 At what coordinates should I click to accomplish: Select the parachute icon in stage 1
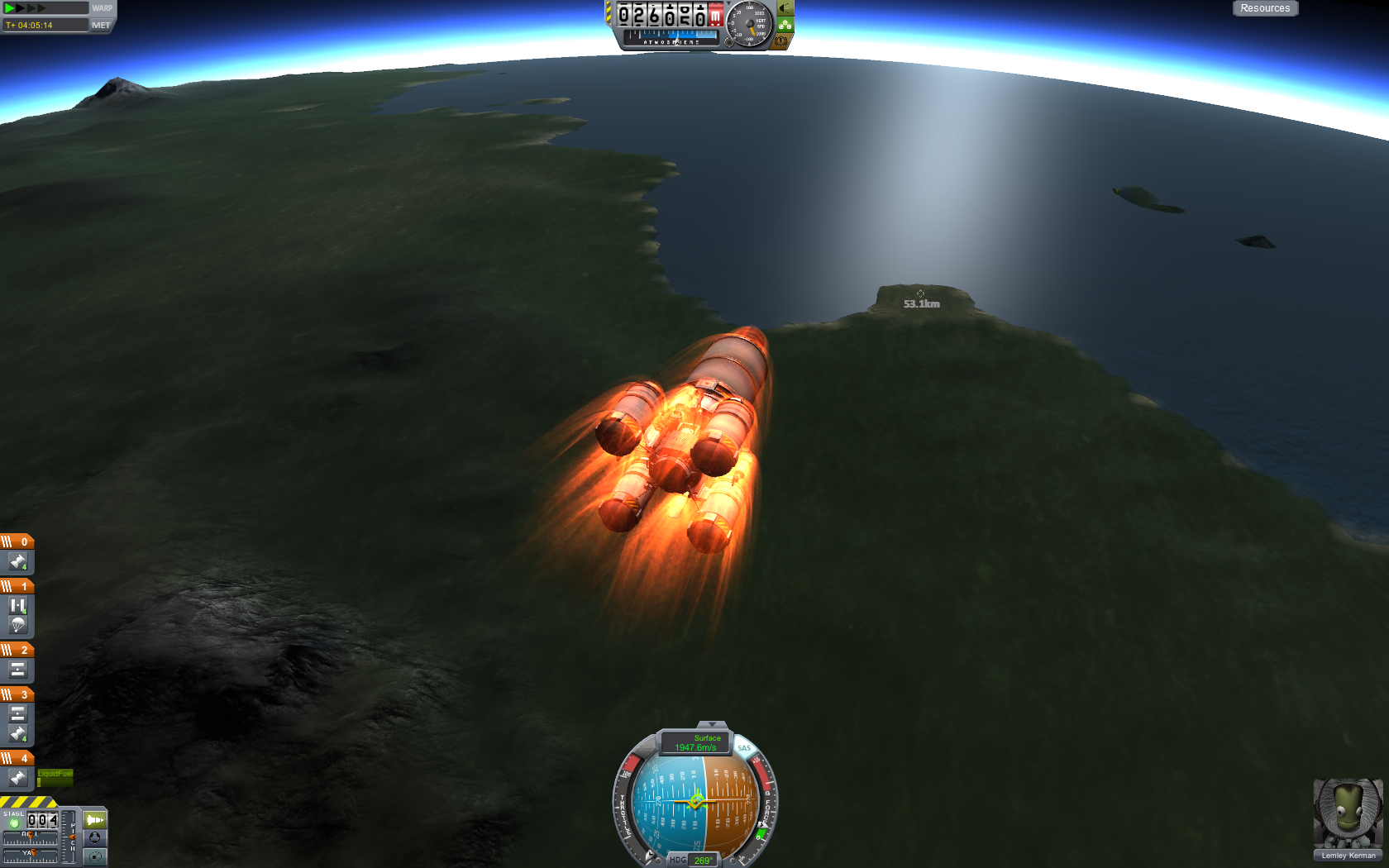click(17, 625)
